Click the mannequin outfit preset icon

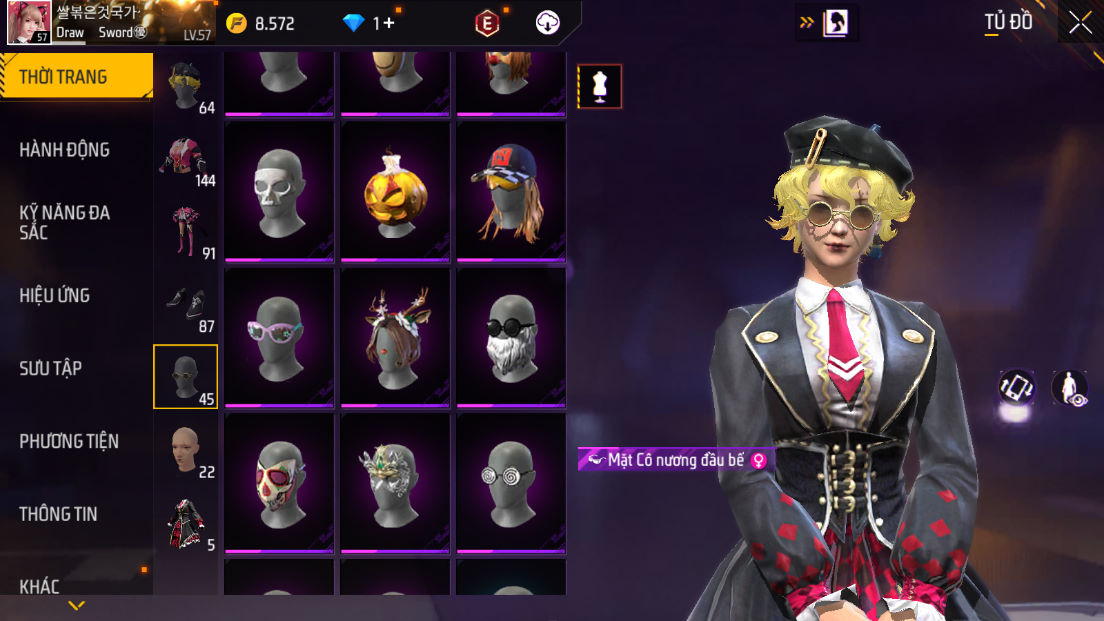click(x=600, y=86)
